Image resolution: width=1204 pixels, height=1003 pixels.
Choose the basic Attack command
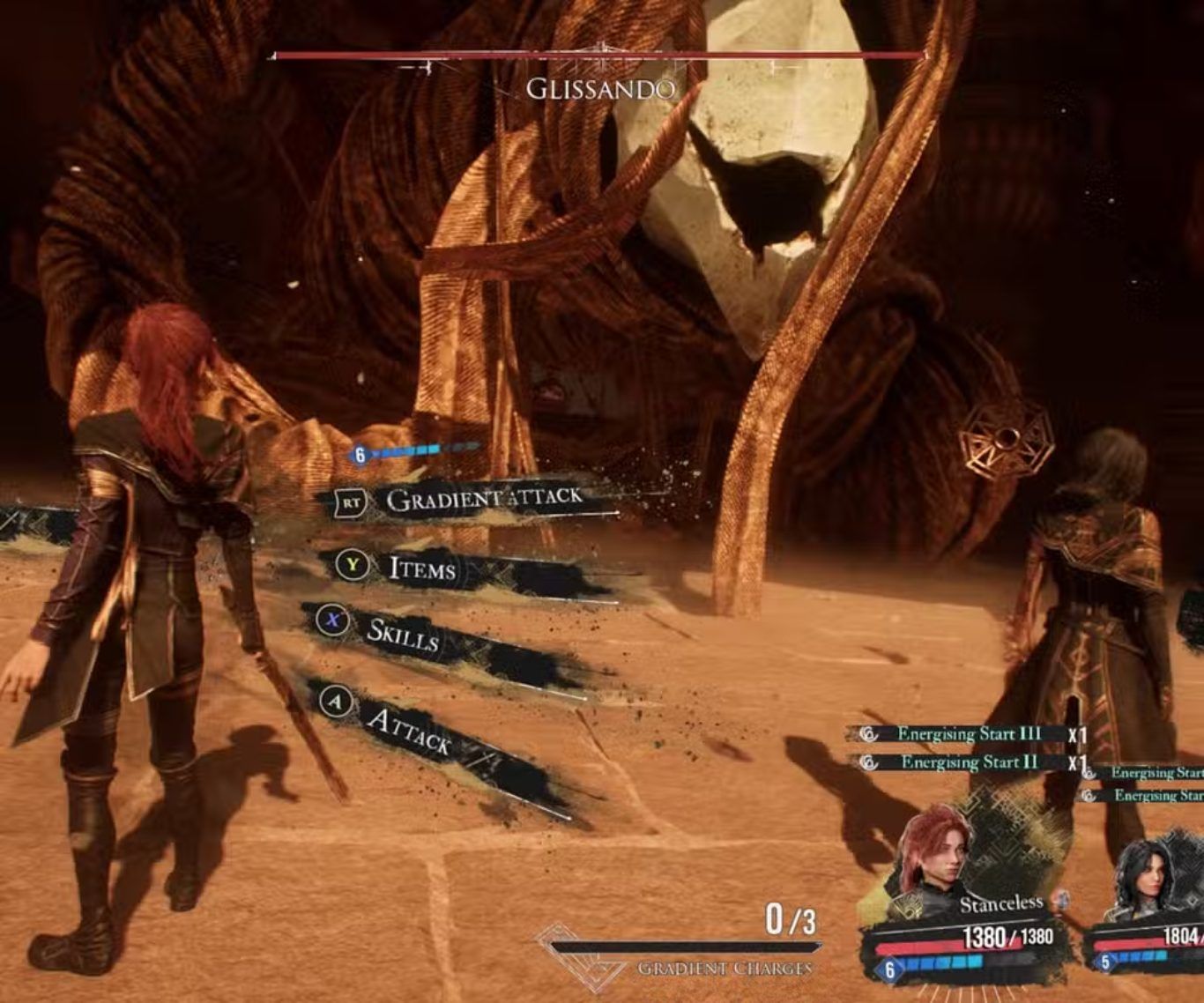(408, 732)
